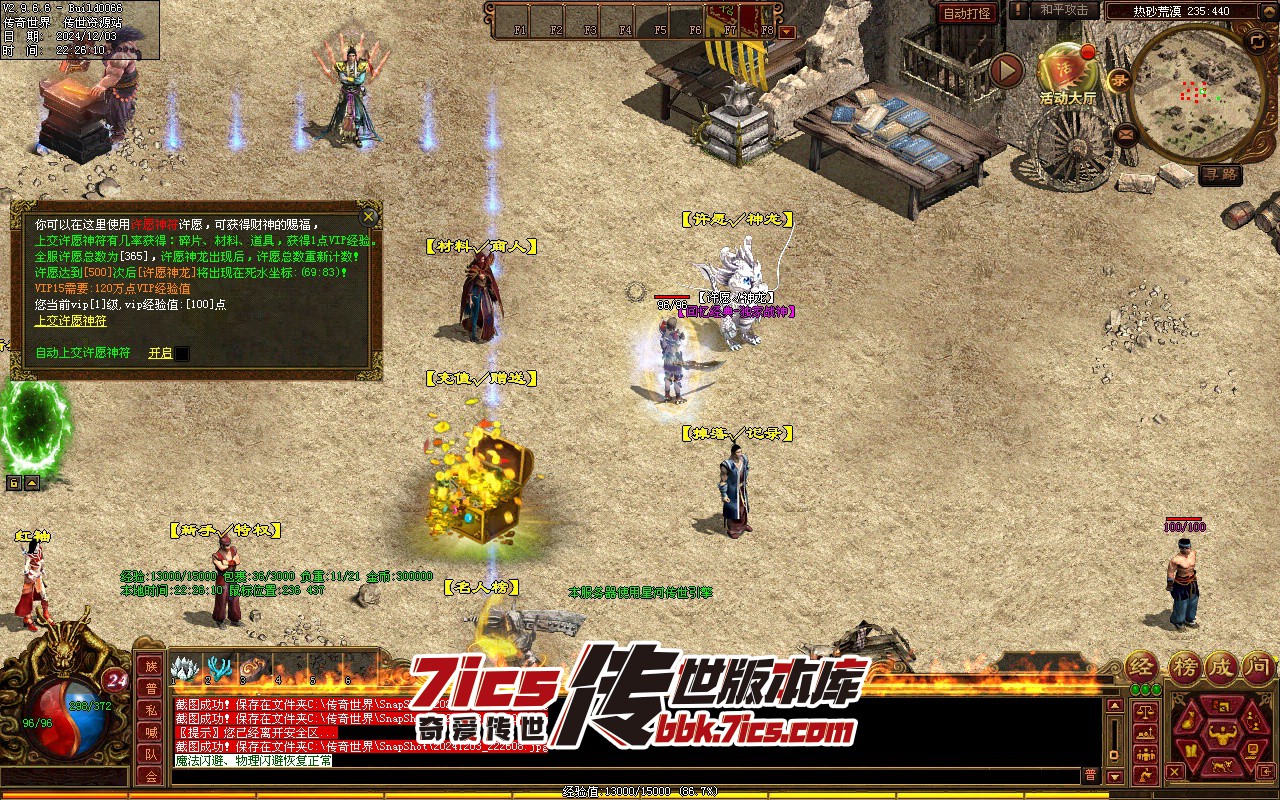The image size is (1280, 800).
Task: Toggle the minimap swap arrows button
Action: (x=1257, y=40)
